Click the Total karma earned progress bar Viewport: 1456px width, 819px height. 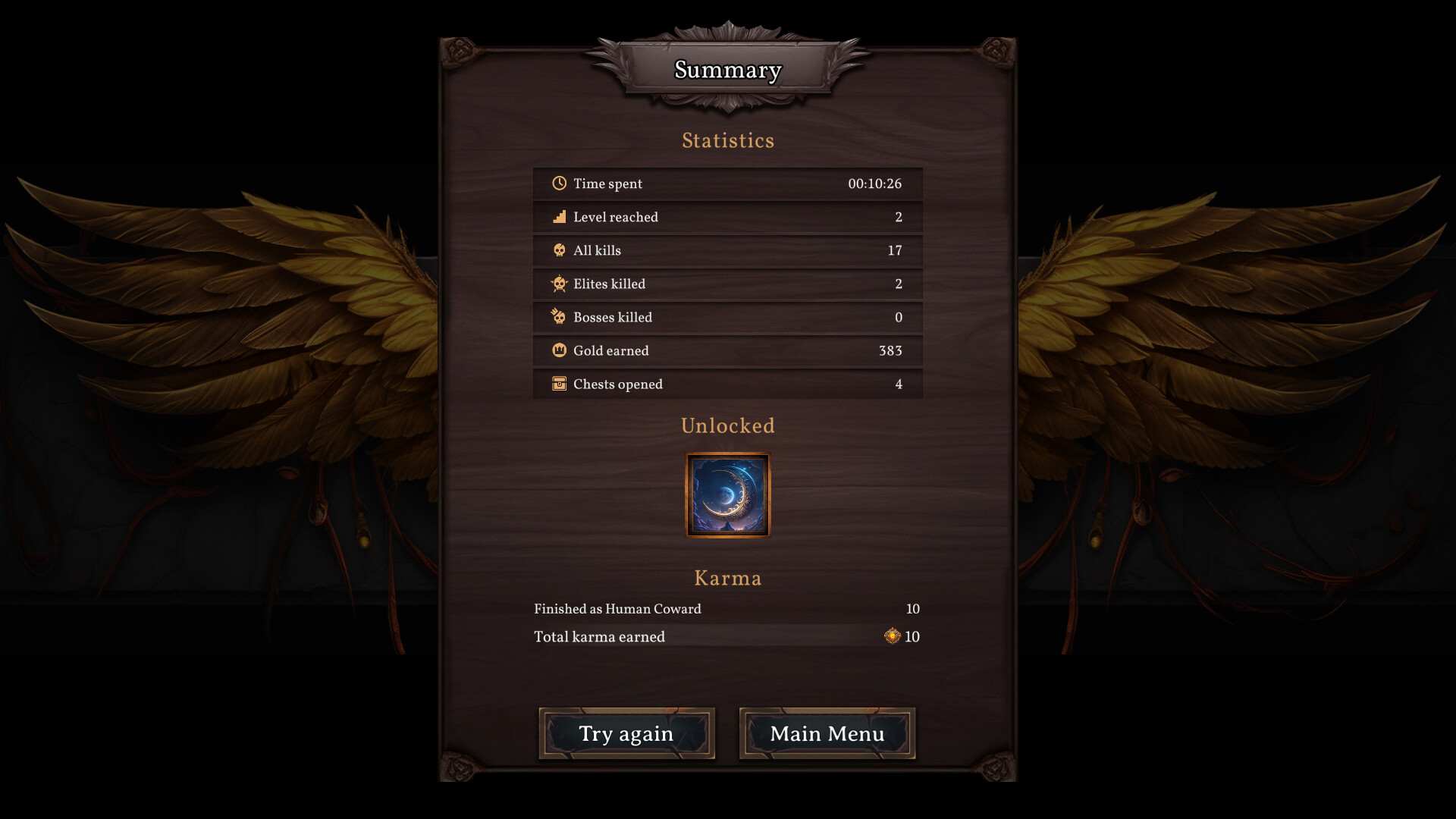pos(727,637)
